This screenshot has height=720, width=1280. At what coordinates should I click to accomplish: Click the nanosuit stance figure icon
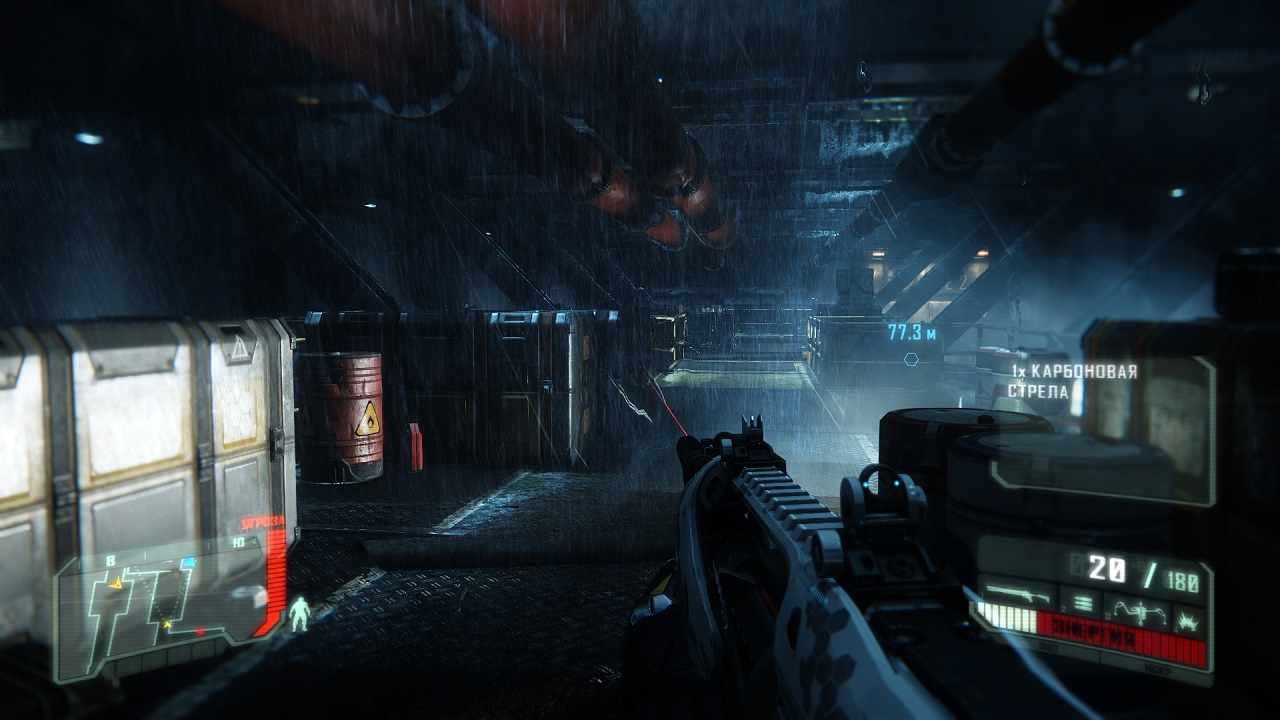[300, 613]
